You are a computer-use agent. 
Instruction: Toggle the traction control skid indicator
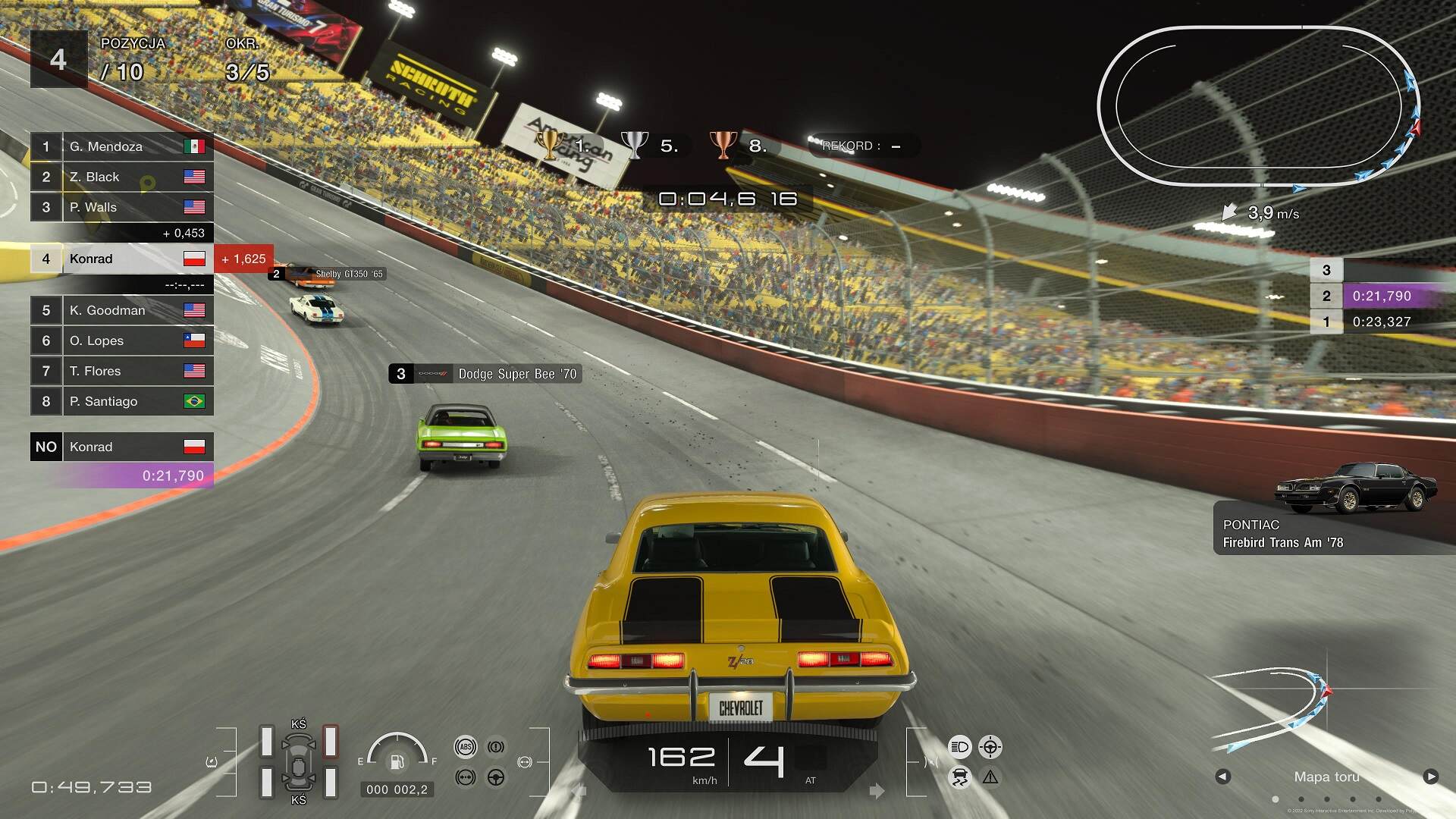(x=959, y=777)
